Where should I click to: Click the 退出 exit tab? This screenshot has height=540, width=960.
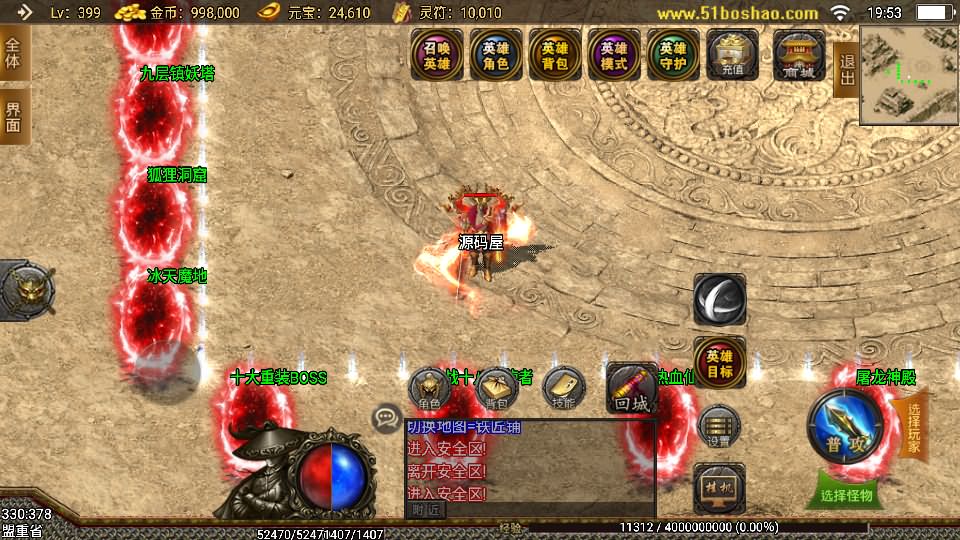tap(846, 70)
